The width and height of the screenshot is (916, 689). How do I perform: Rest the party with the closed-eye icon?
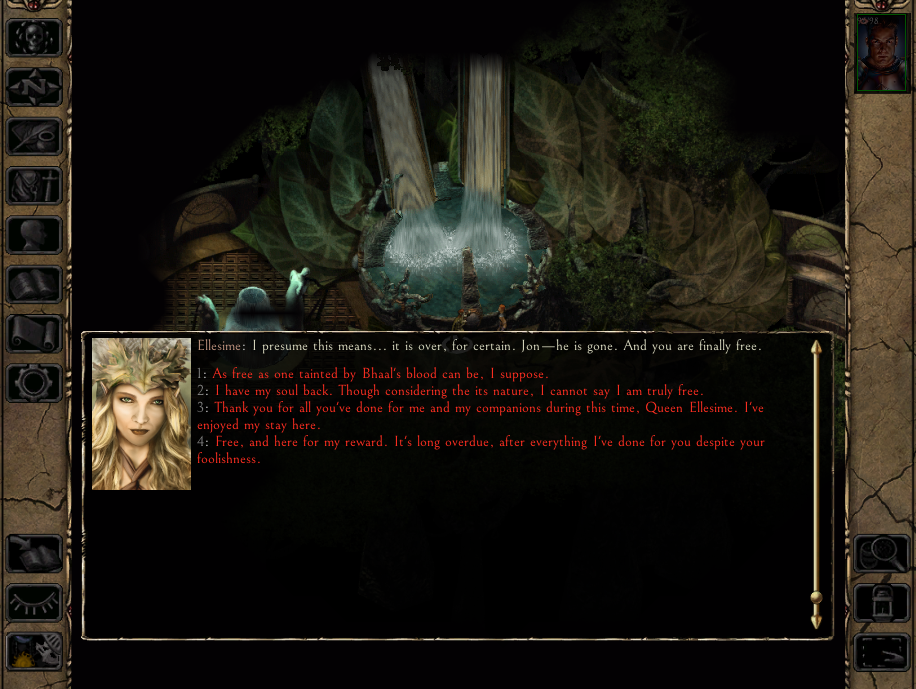(x=34, y=603)
